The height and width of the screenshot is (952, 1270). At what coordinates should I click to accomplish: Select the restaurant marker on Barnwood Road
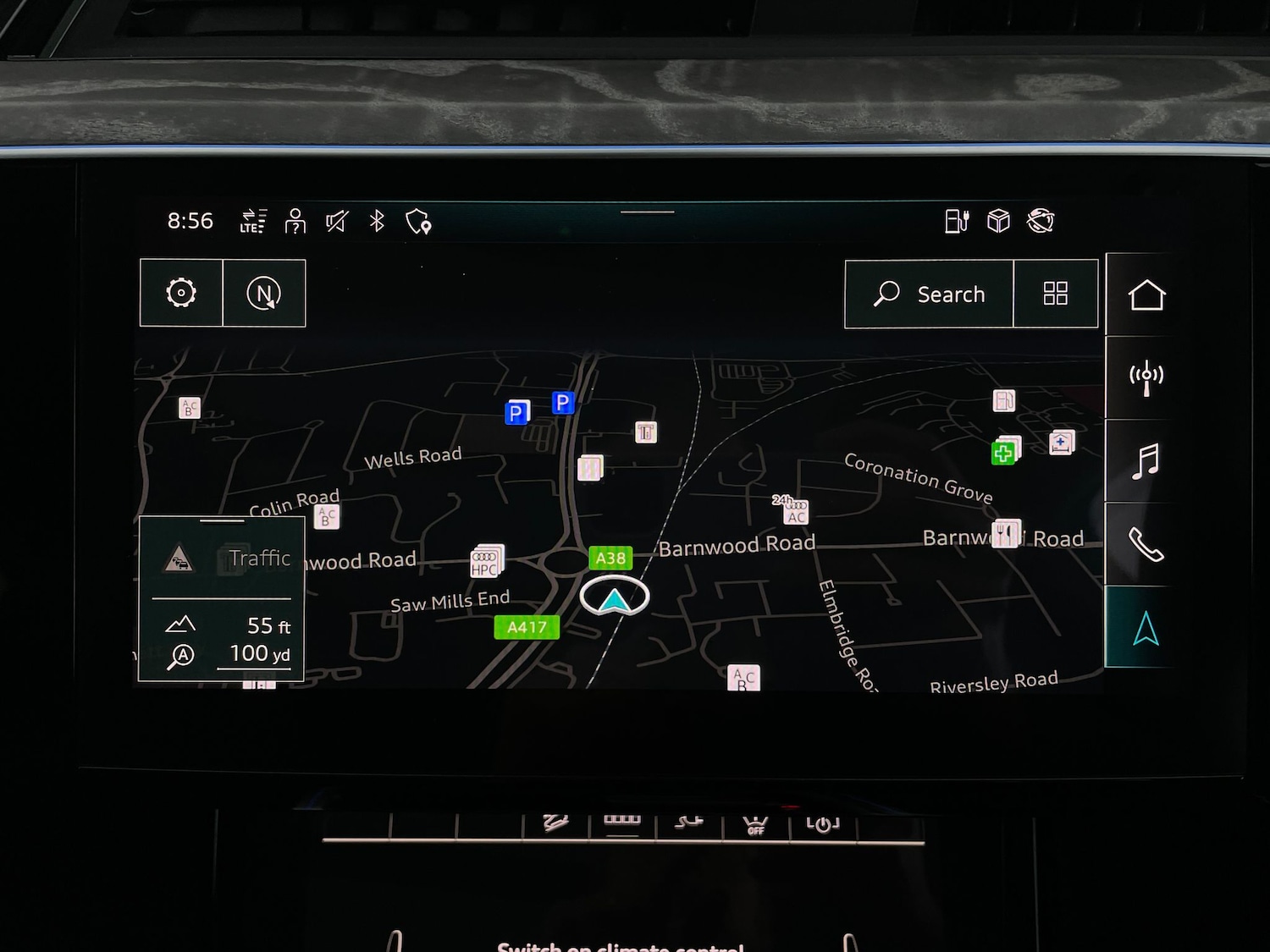[x=1006, y=534]
